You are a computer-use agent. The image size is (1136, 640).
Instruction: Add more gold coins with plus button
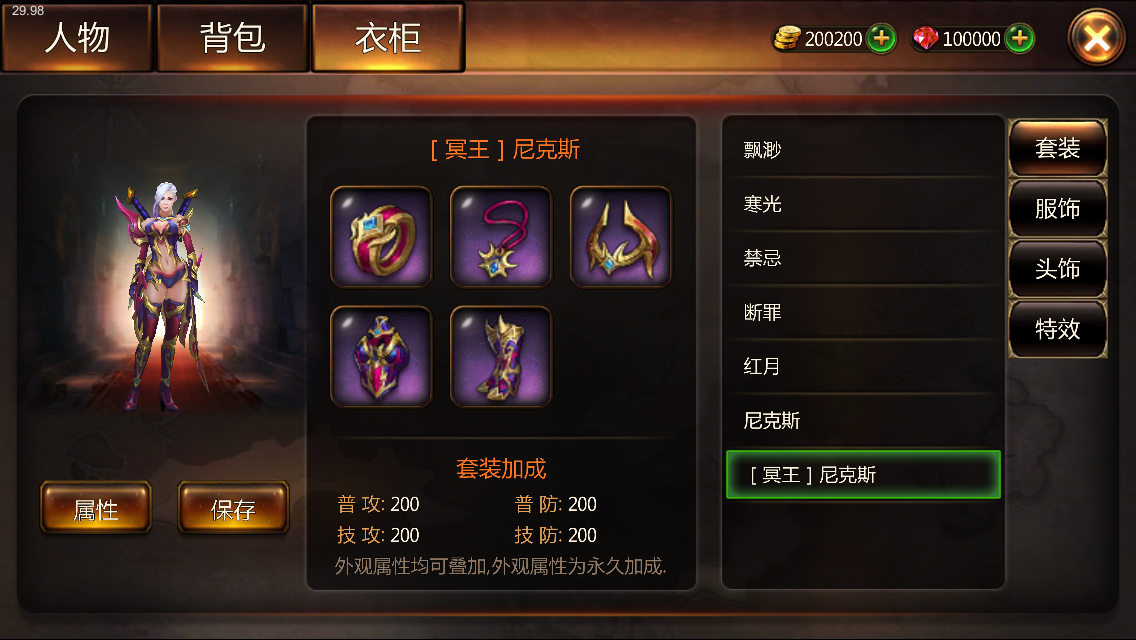click(x=881, y=39)
